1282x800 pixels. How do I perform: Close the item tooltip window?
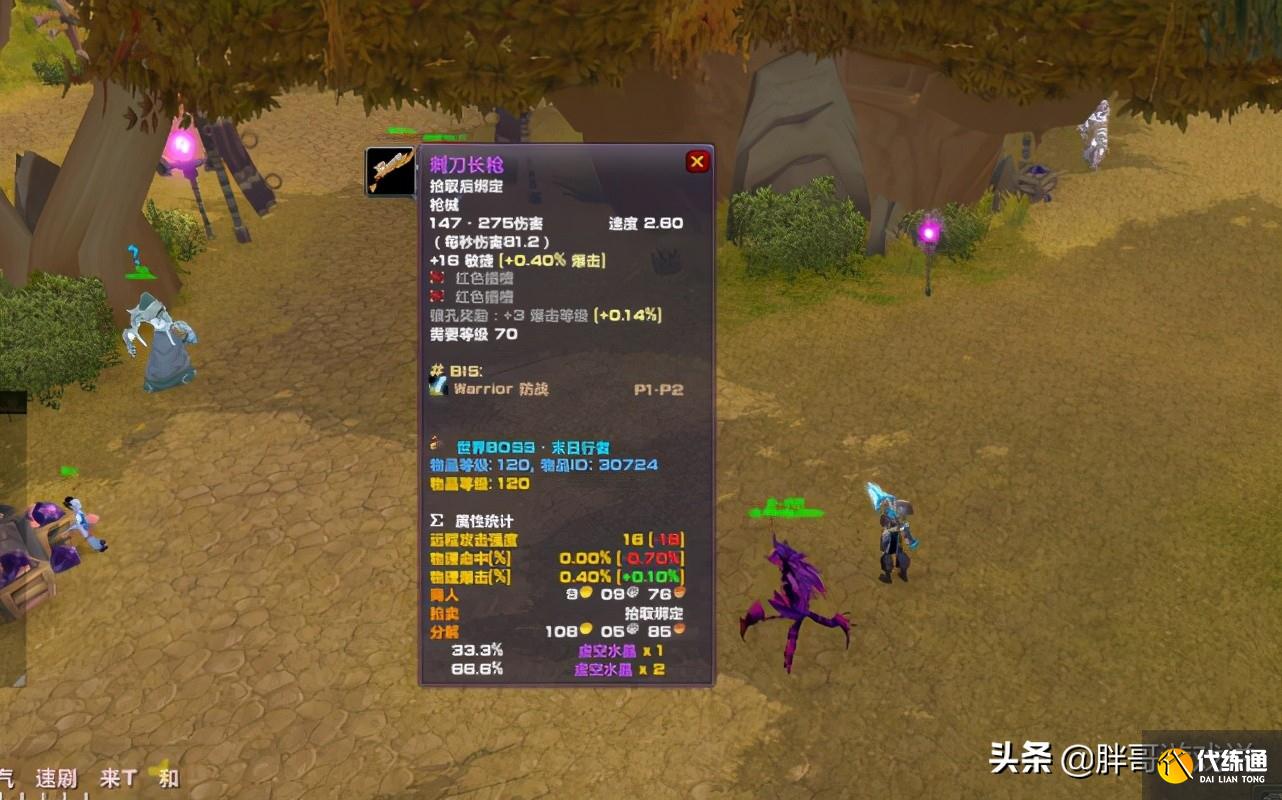pyautogui.click(x=697, y=161)
